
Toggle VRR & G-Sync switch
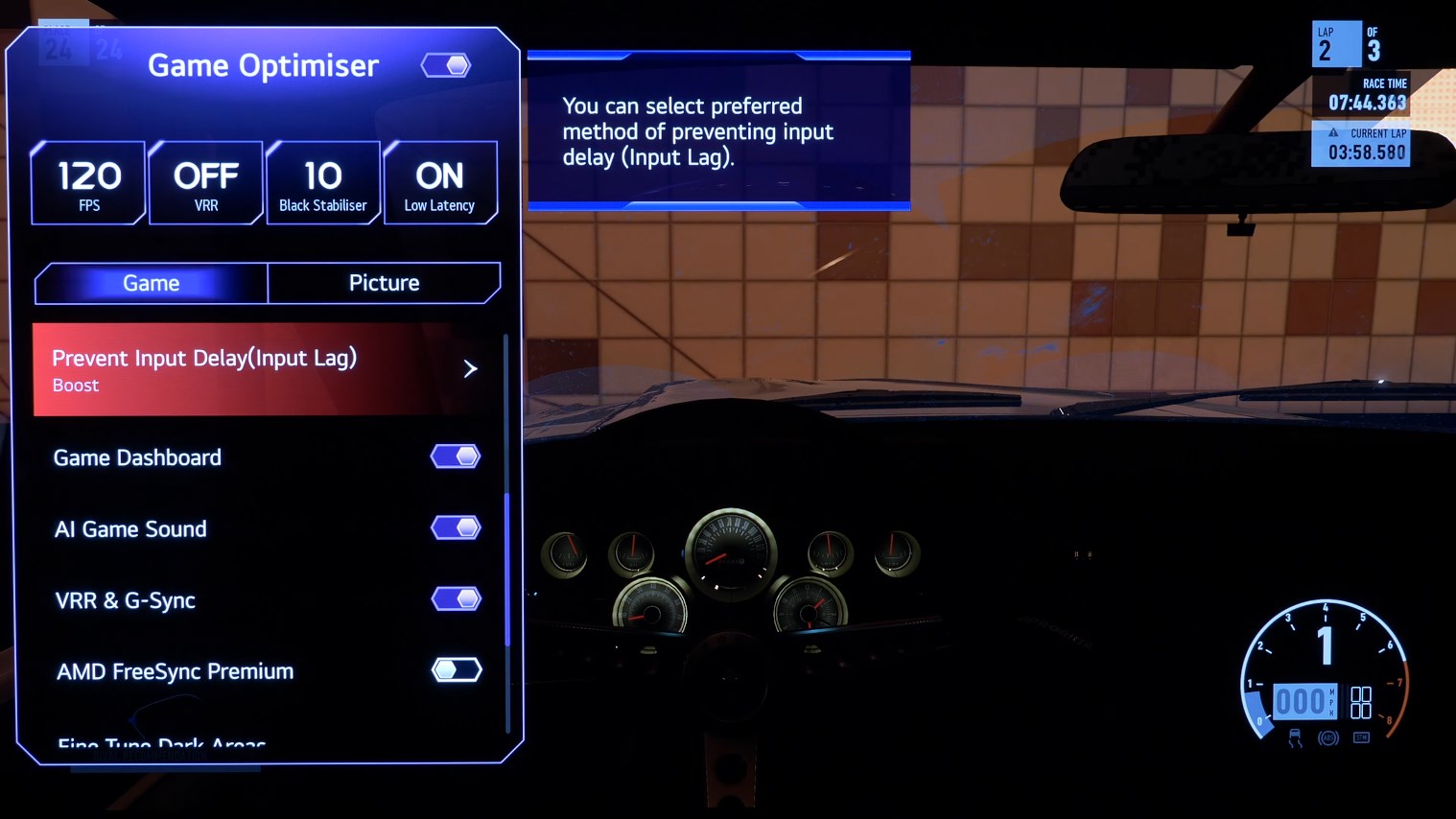point(456,599)
